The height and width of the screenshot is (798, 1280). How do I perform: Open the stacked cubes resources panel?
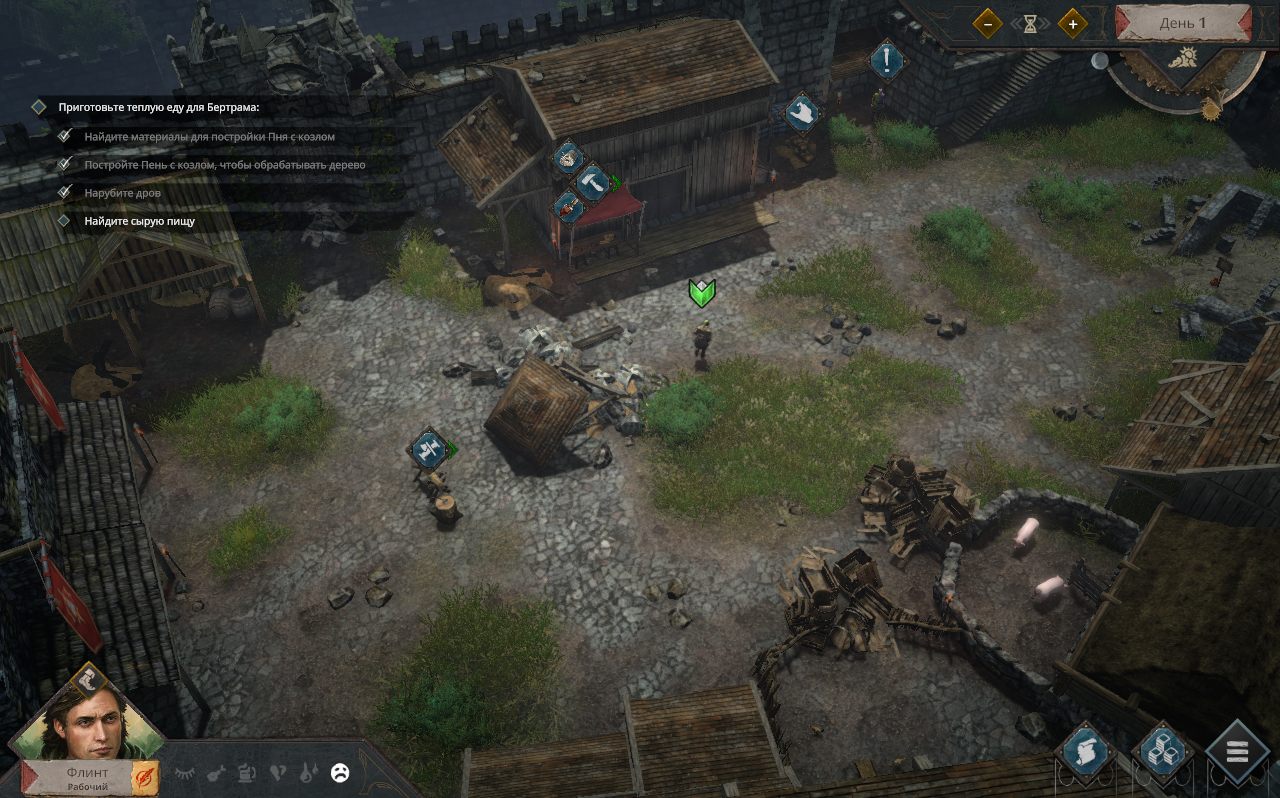coord(1163,753)
